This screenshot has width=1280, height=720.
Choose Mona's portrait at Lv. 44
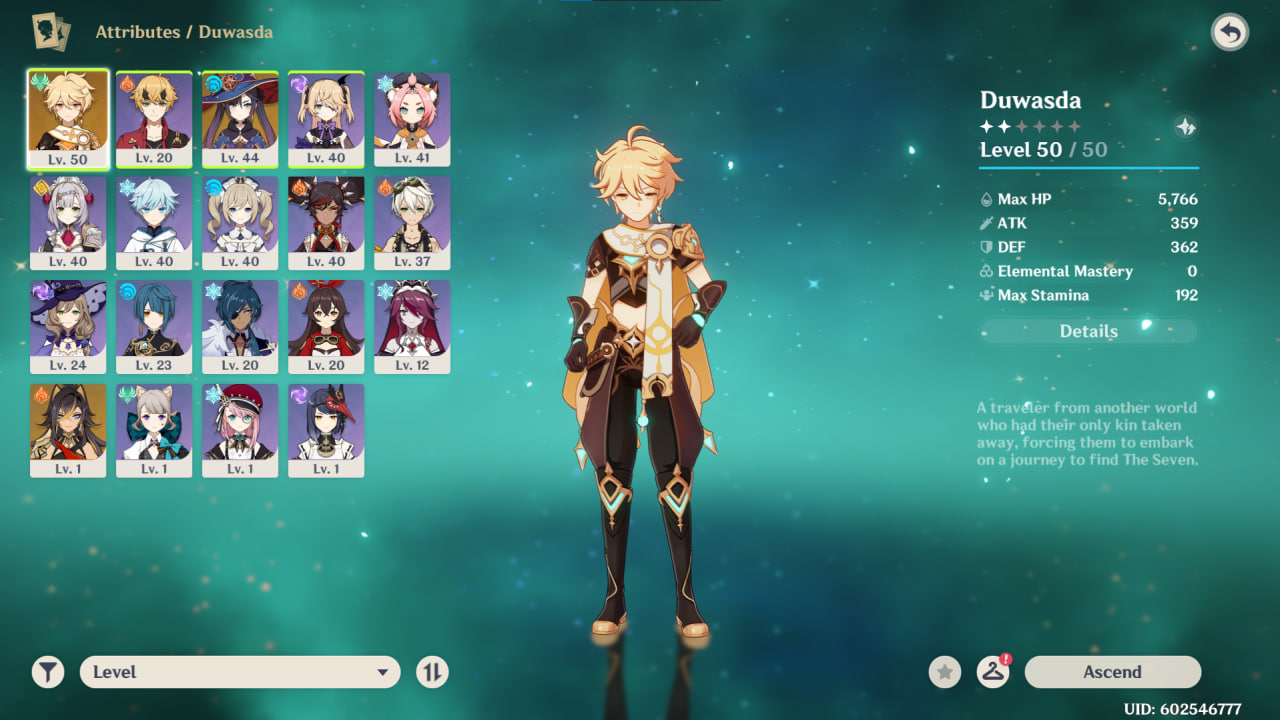[x=240, y=118]
